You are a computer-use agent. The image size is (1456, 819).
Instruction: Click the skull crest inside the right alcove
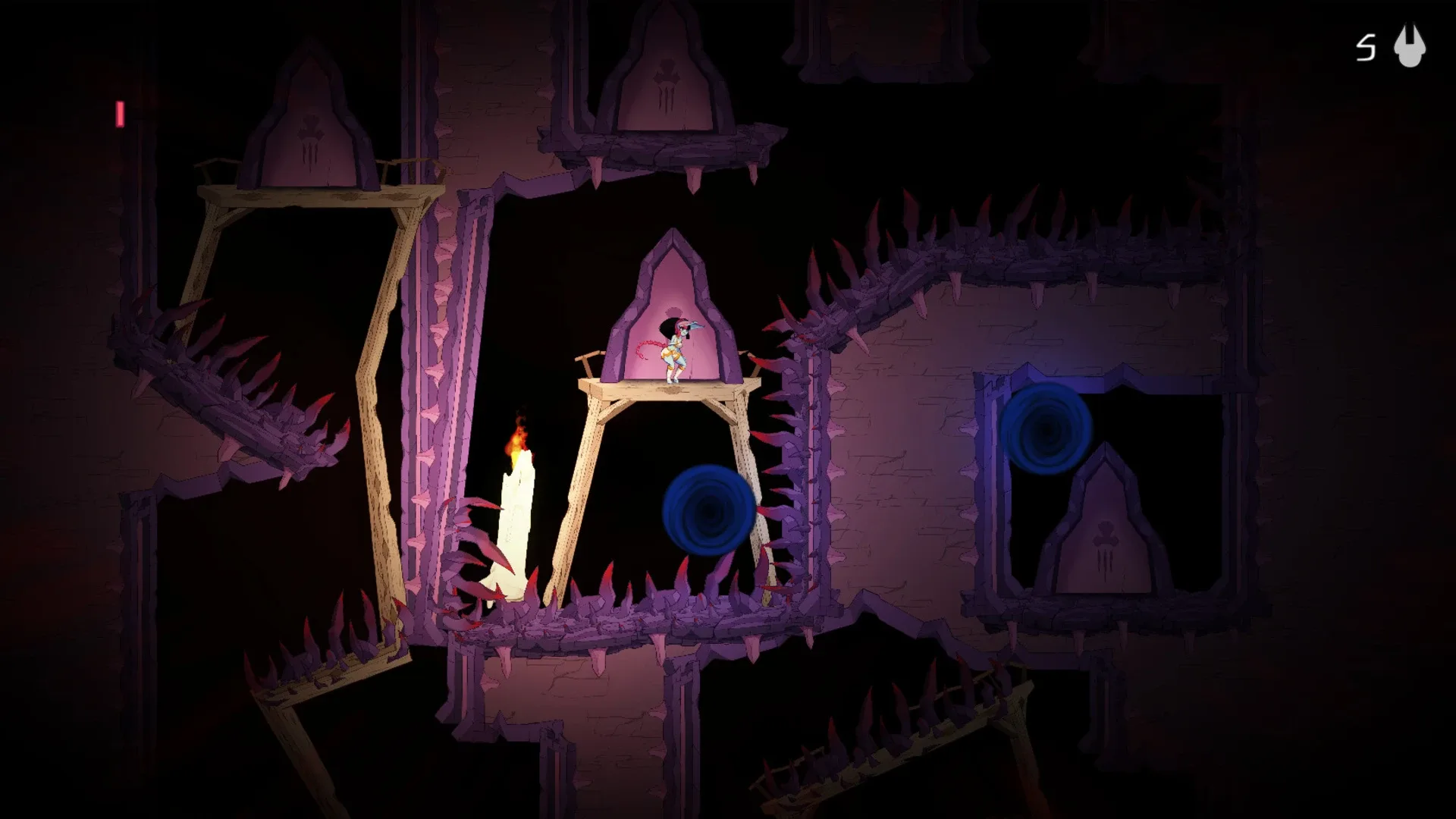pos(1105,535)
